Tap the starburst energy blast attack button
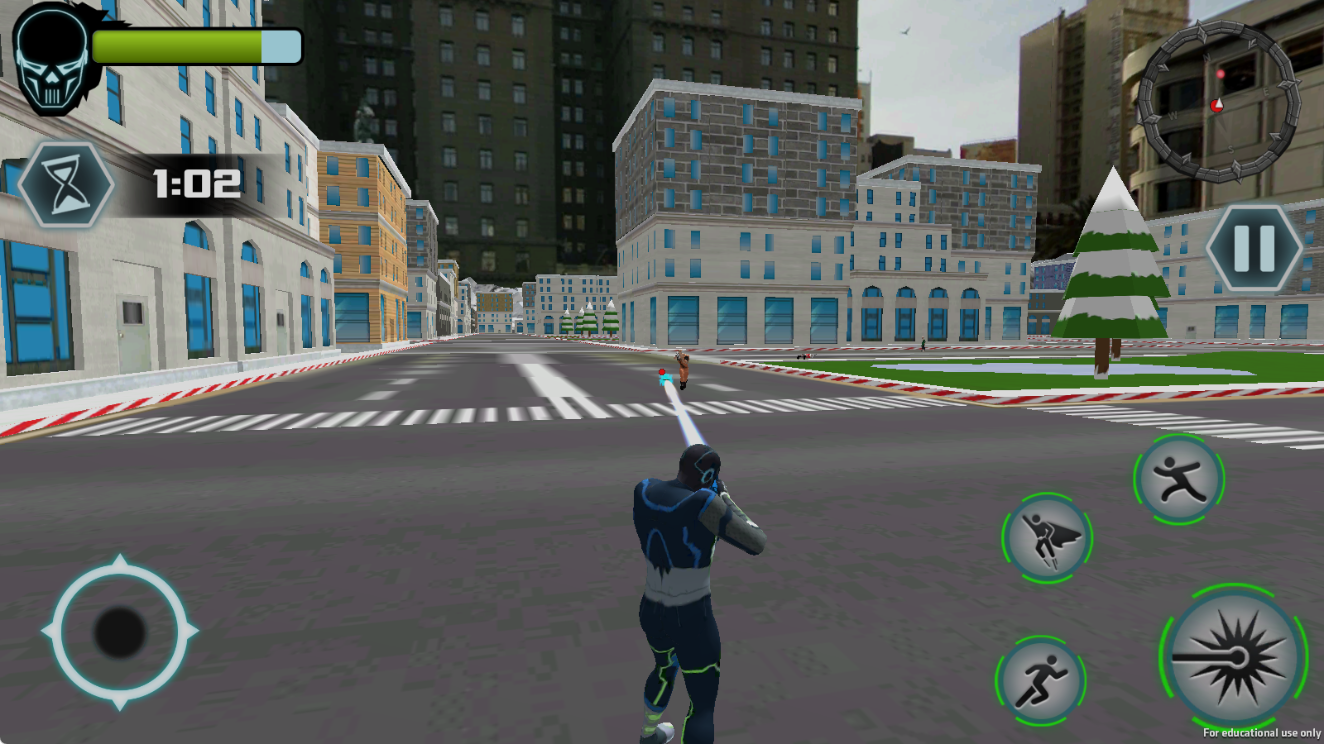Viewport: 1324px width, 744px height. tap(1233, 659)
